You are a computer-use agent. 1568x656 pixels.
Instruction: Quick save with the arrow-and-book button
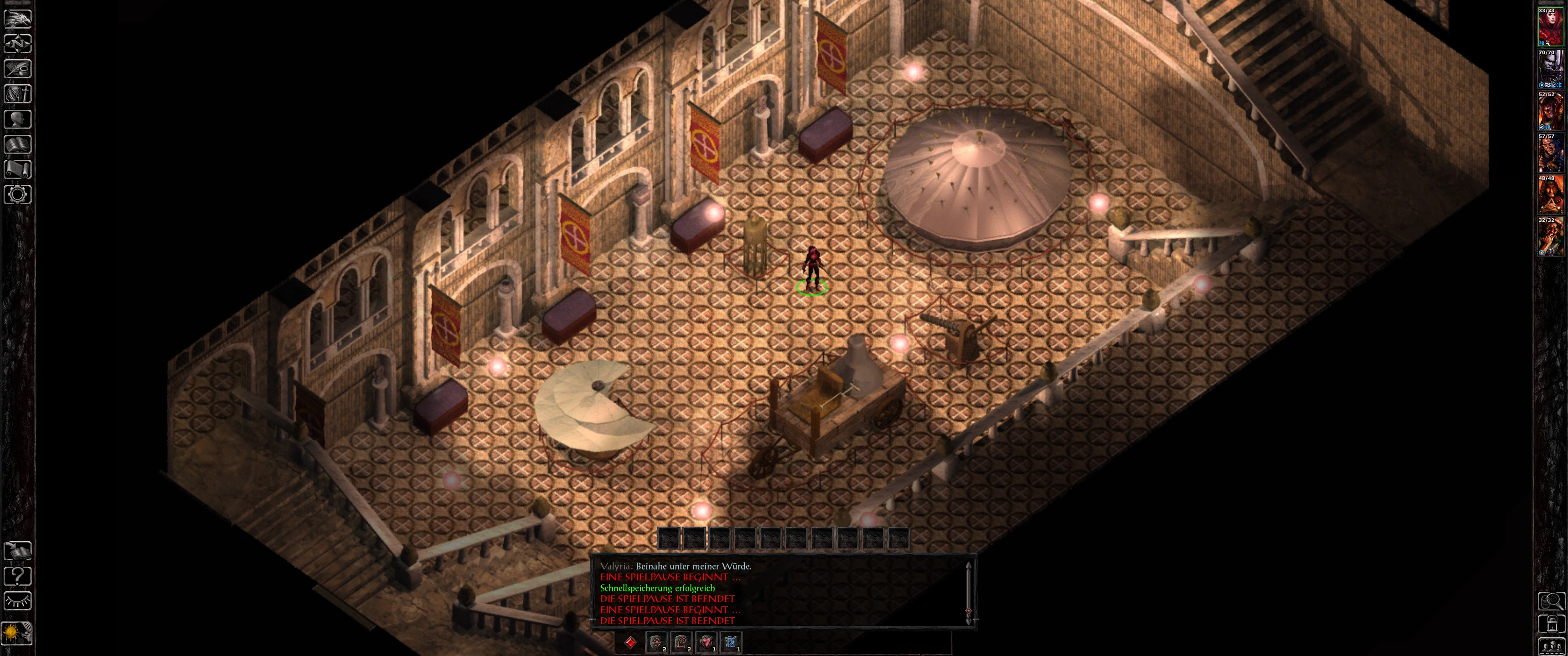(x=18, y=551)
